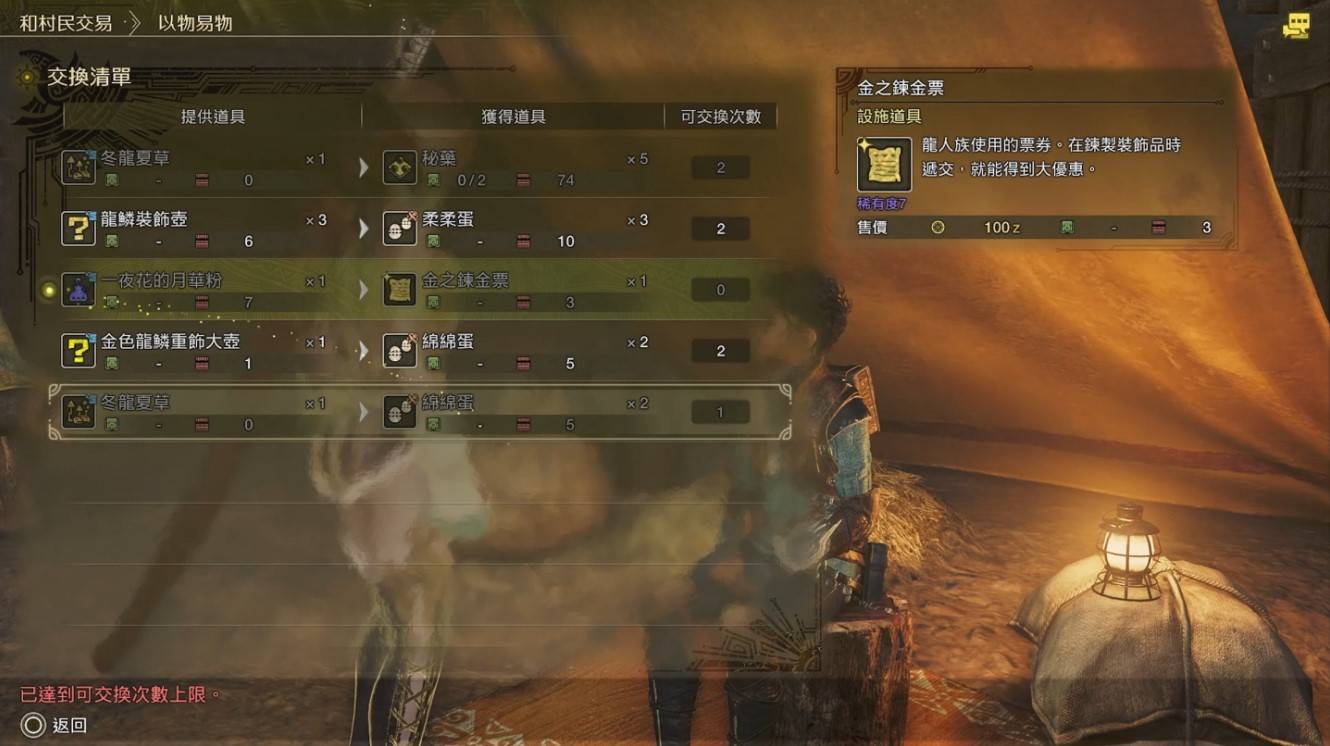Select the 一夜花的月華粉 powder icon

79,289
